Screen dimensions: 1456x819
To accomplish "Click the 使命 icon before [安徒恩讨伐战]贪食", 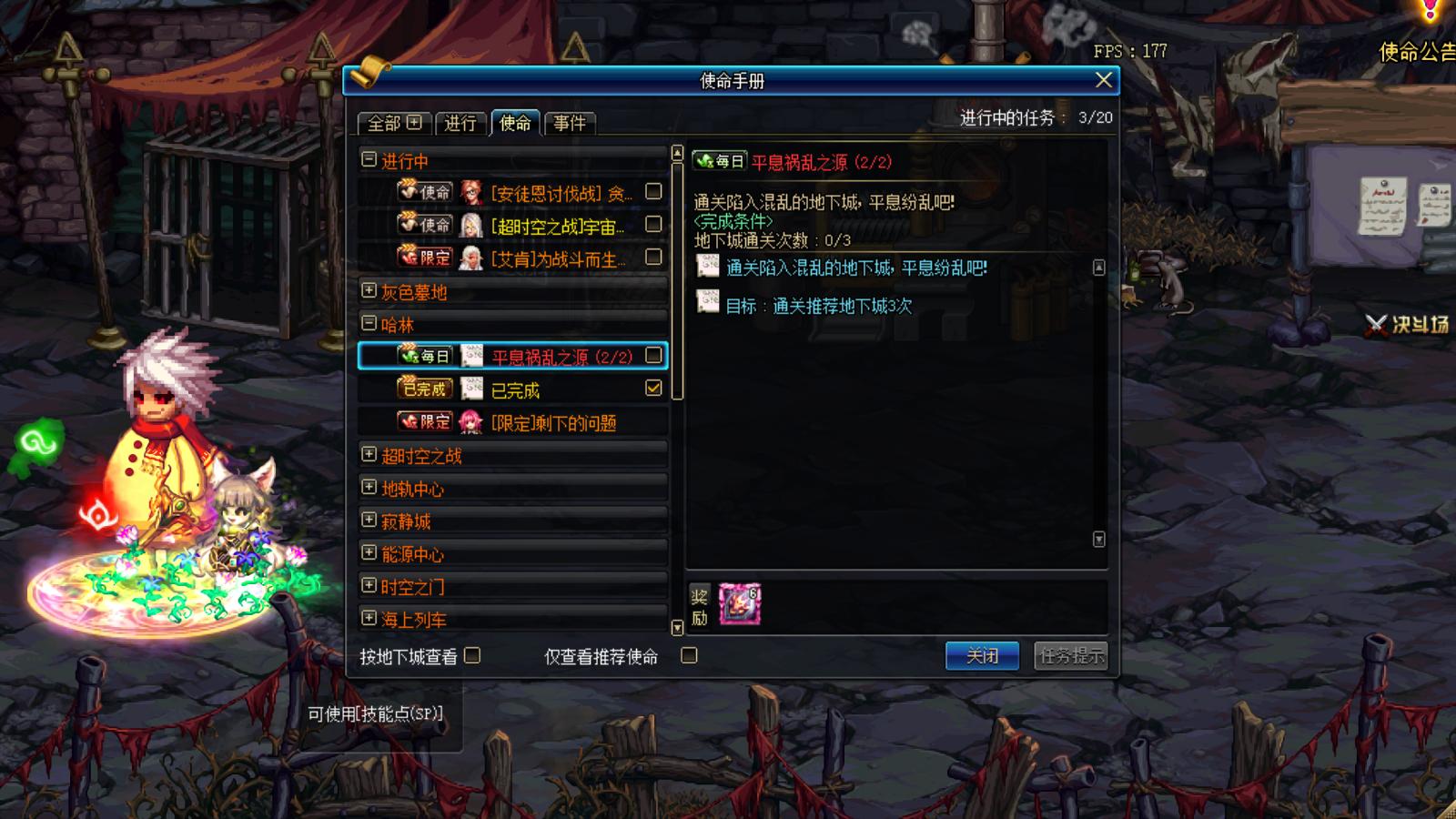I will point(424,192).
